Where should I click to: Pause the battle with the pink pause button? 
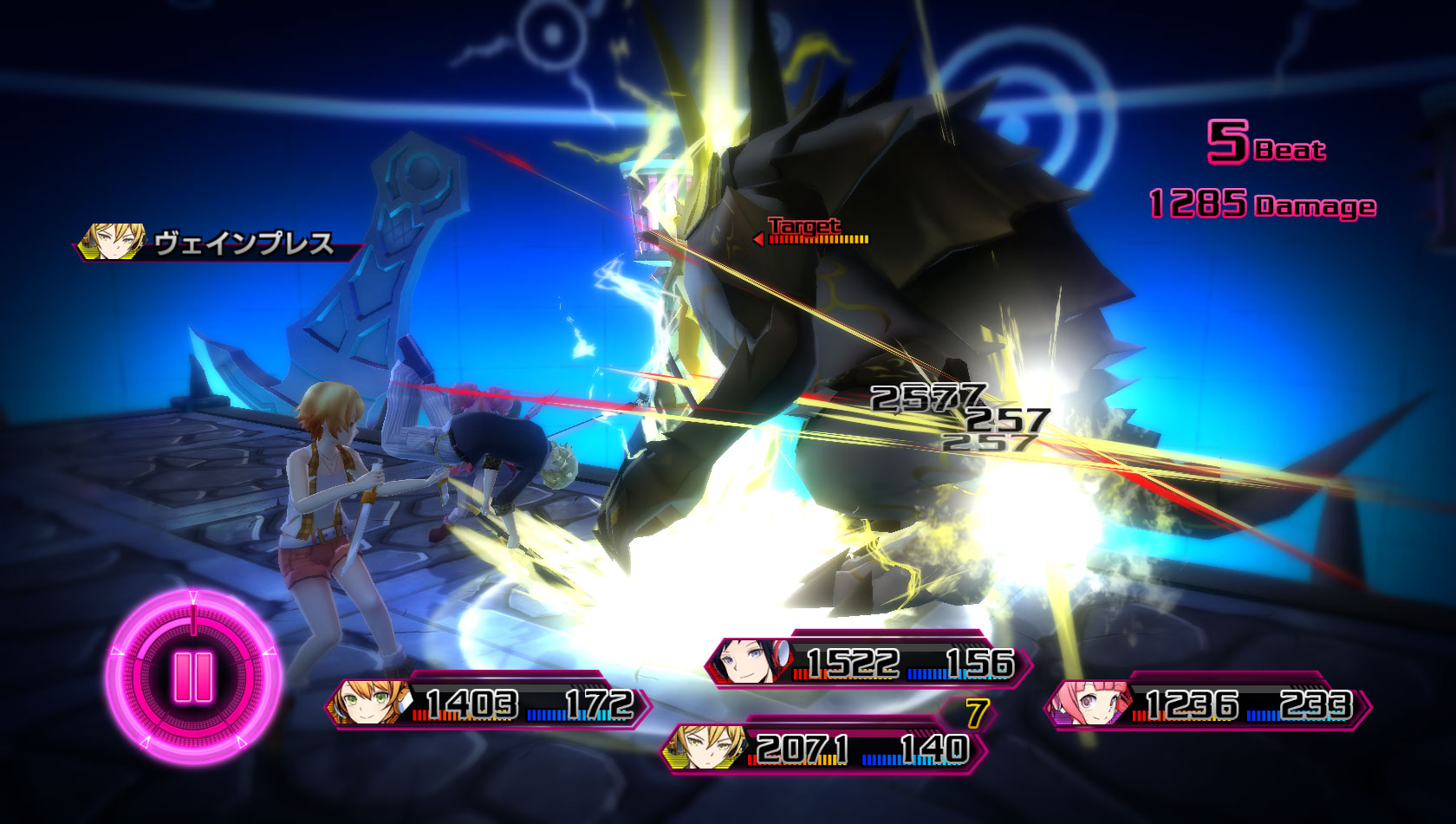[x=193, y=677]
